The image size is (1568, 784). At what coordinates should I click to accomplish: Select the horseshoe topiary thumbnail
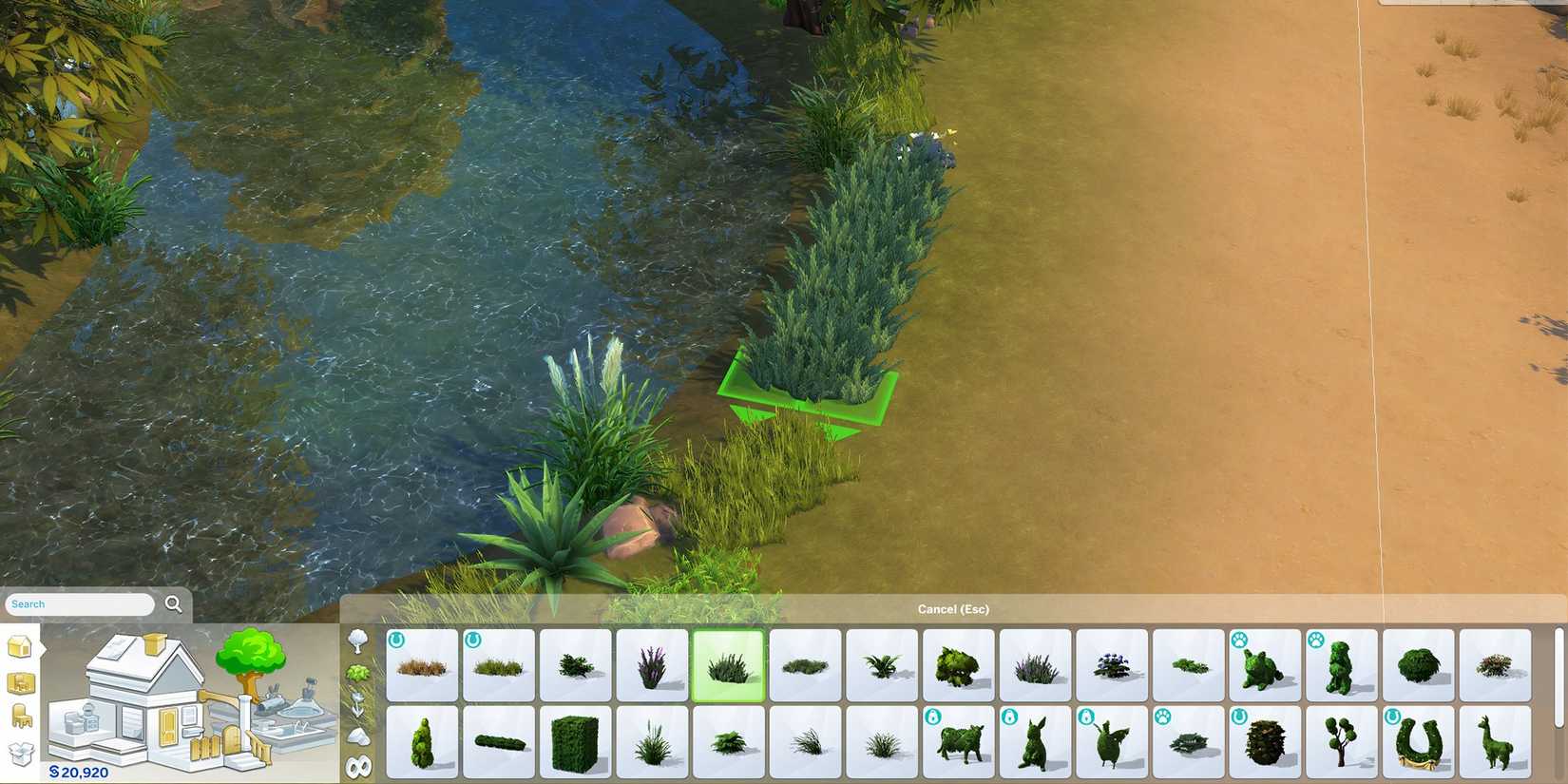coord(1419,743)
